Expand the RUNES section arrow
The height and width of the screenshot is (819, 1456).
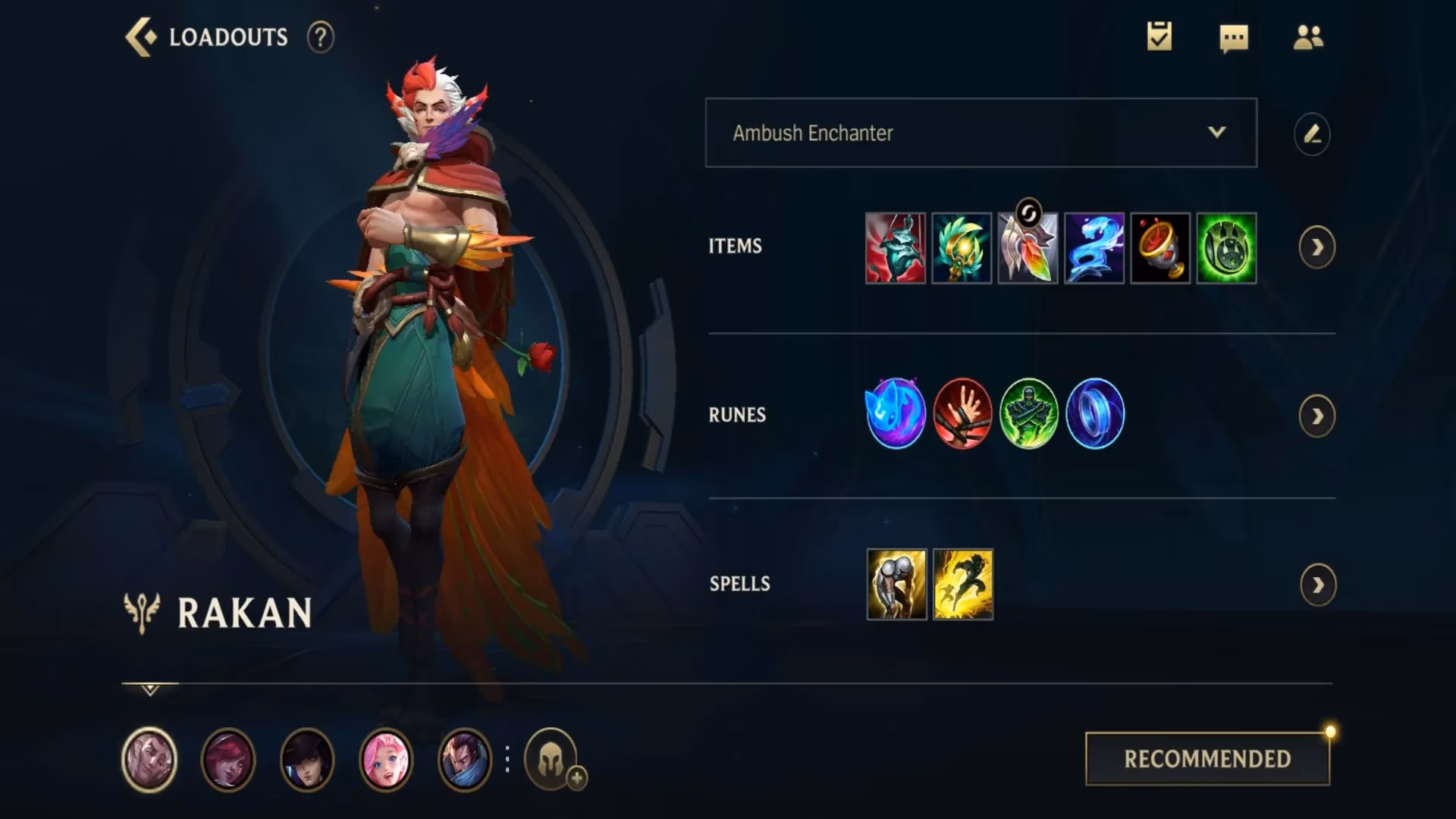[1318, 414]
